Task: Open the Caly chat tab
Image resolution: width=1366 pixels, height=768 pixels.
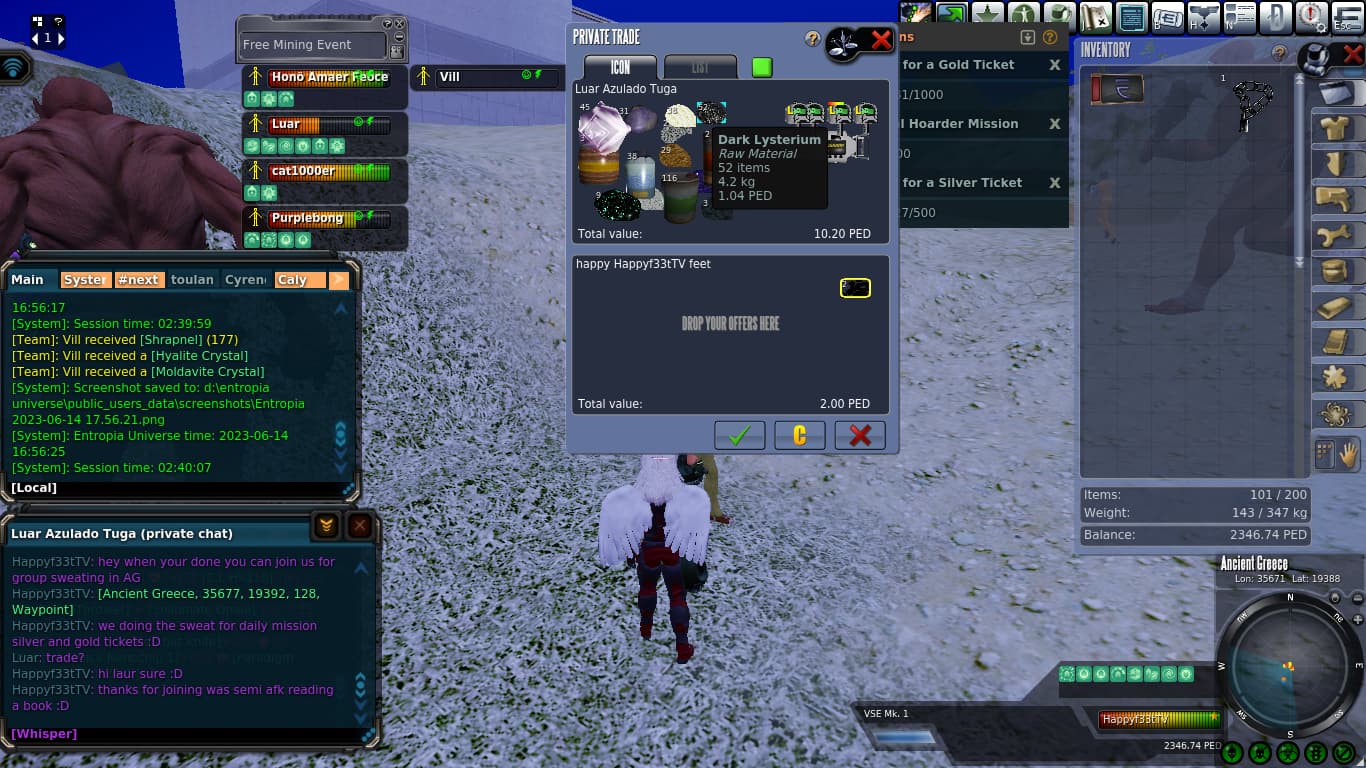Action: click(299, 280)
